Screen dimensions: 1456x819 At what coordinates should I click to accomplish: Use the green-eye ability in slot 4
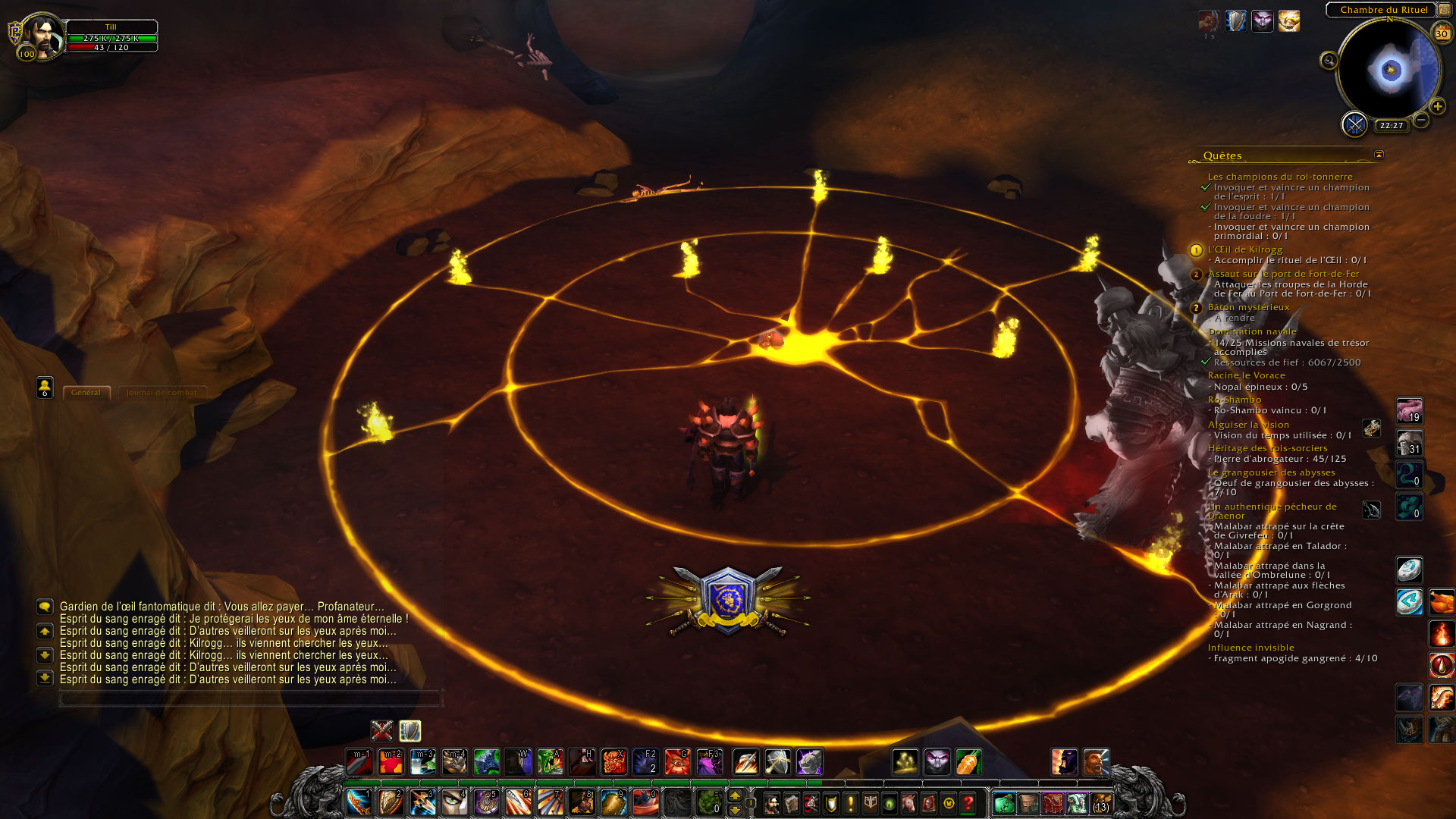[454, 802]
